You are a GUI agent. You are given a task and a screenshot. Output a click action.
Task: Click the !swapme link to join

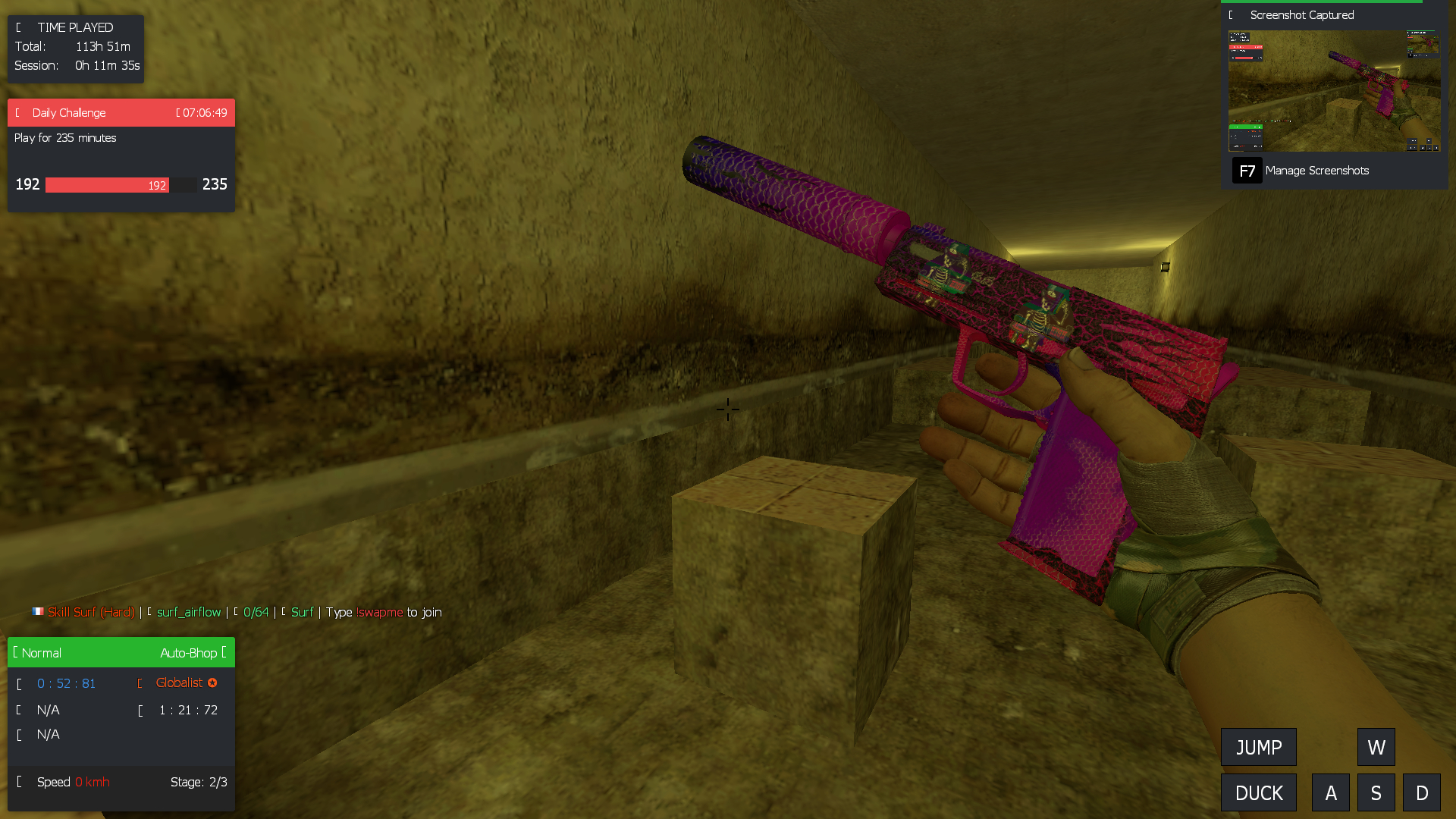tap(379, 612)
